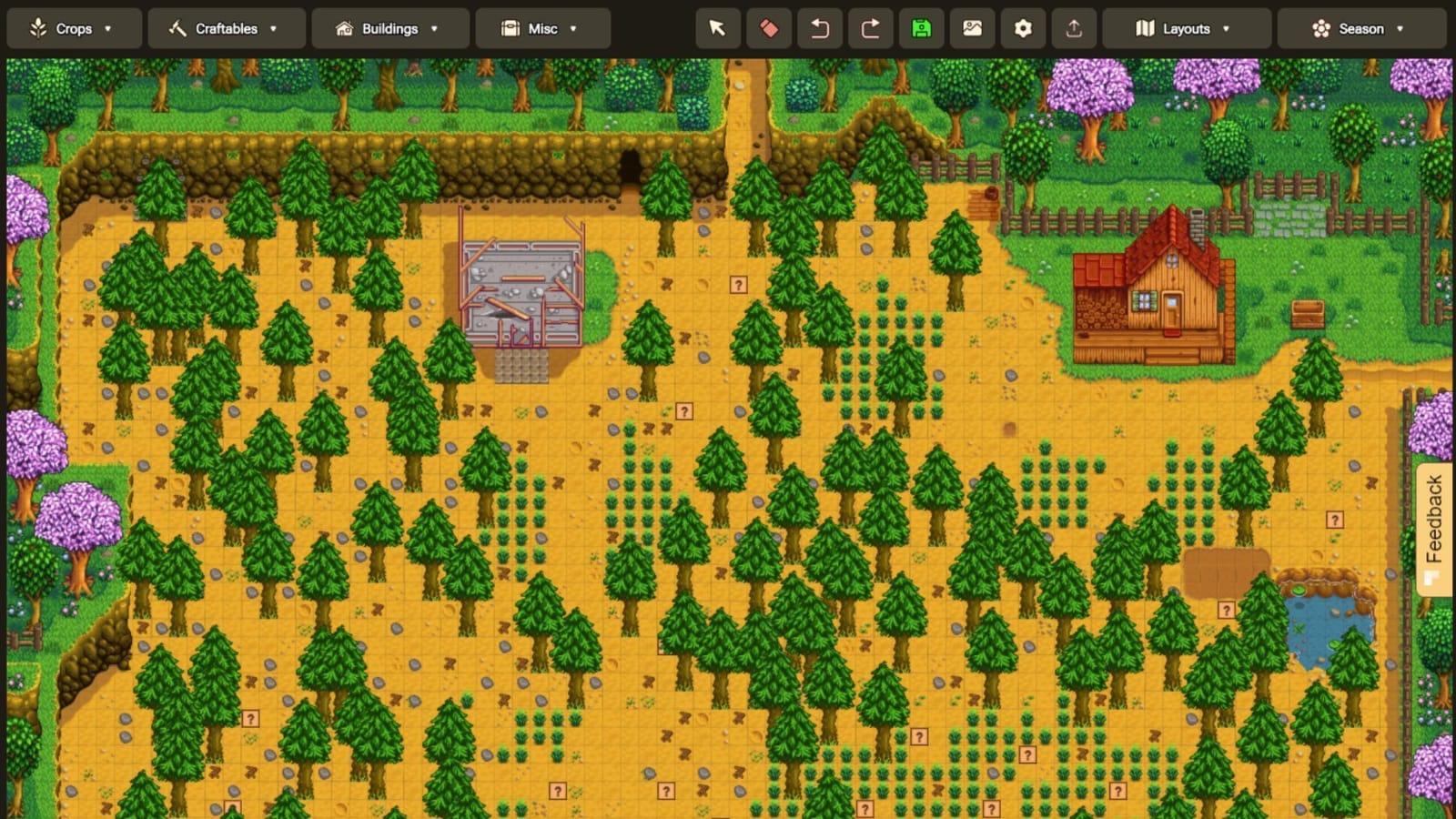Click the house icon on Buildings
Screen dimensions: 1456x819
pyautogui.click(x=344, y=28)
